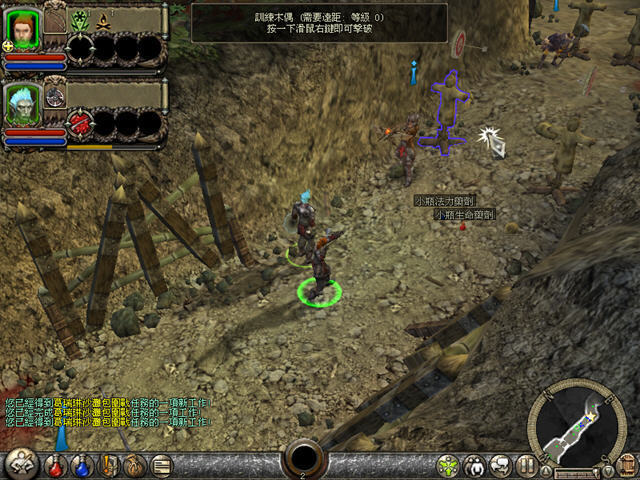Click the two-figures party button
The height and width of the screenshot is (480, 640).
pos(475,465)
